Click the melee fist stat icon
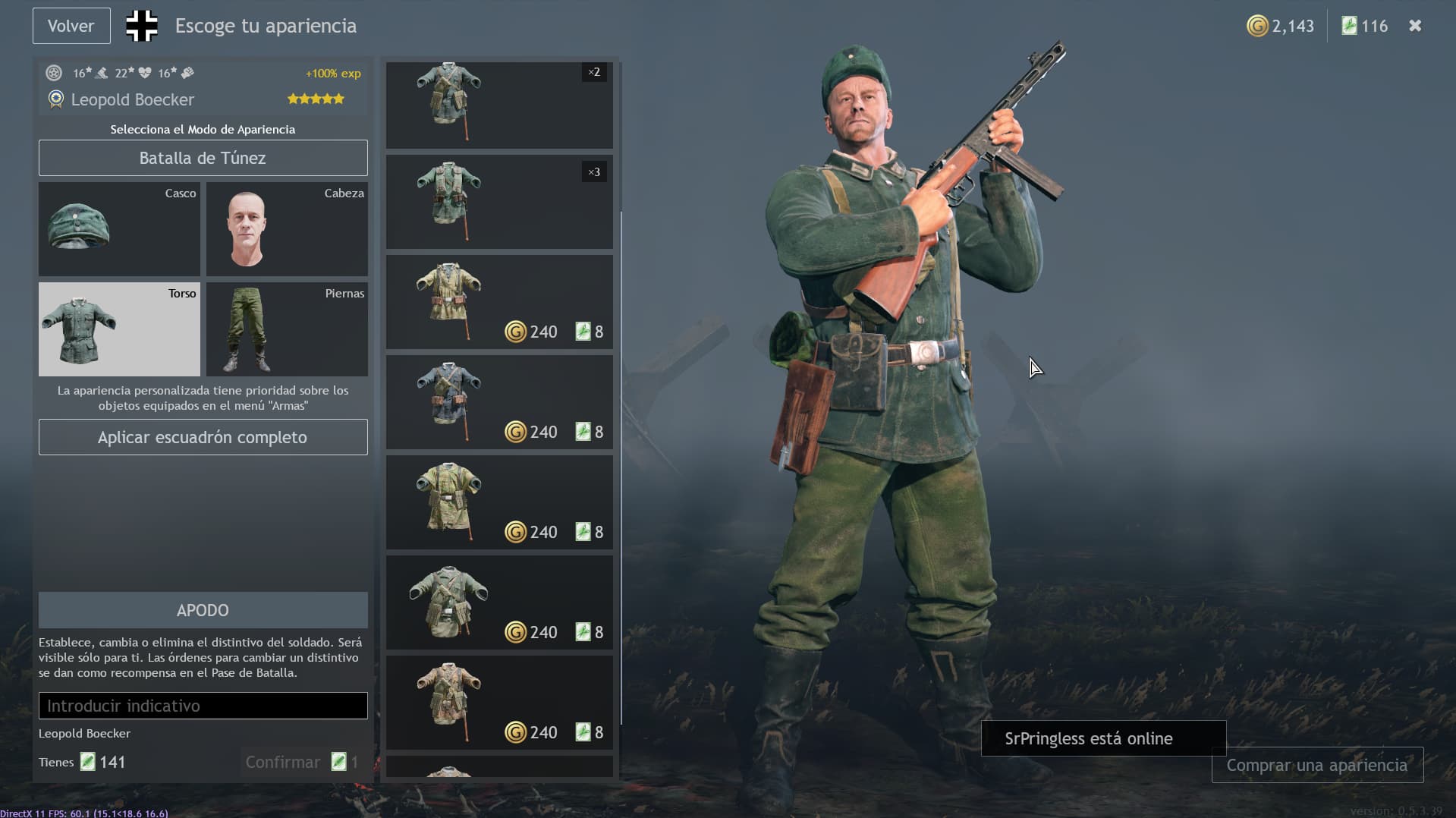Viewport: 1456px width, 818px height. click(x=187, y=74)
